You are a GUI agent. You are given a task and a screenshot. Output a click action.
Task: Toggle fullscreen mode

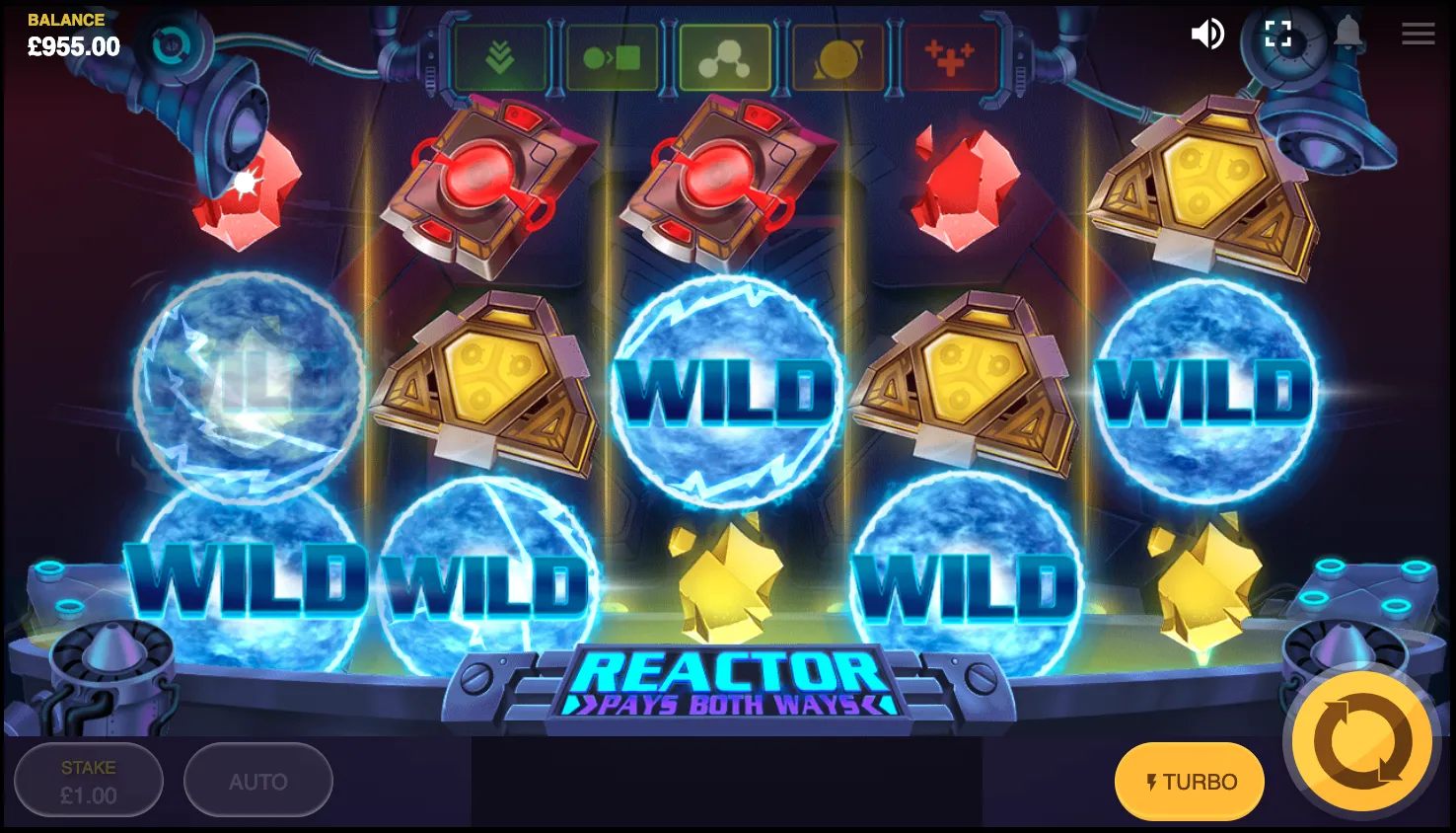[1279, 33]
